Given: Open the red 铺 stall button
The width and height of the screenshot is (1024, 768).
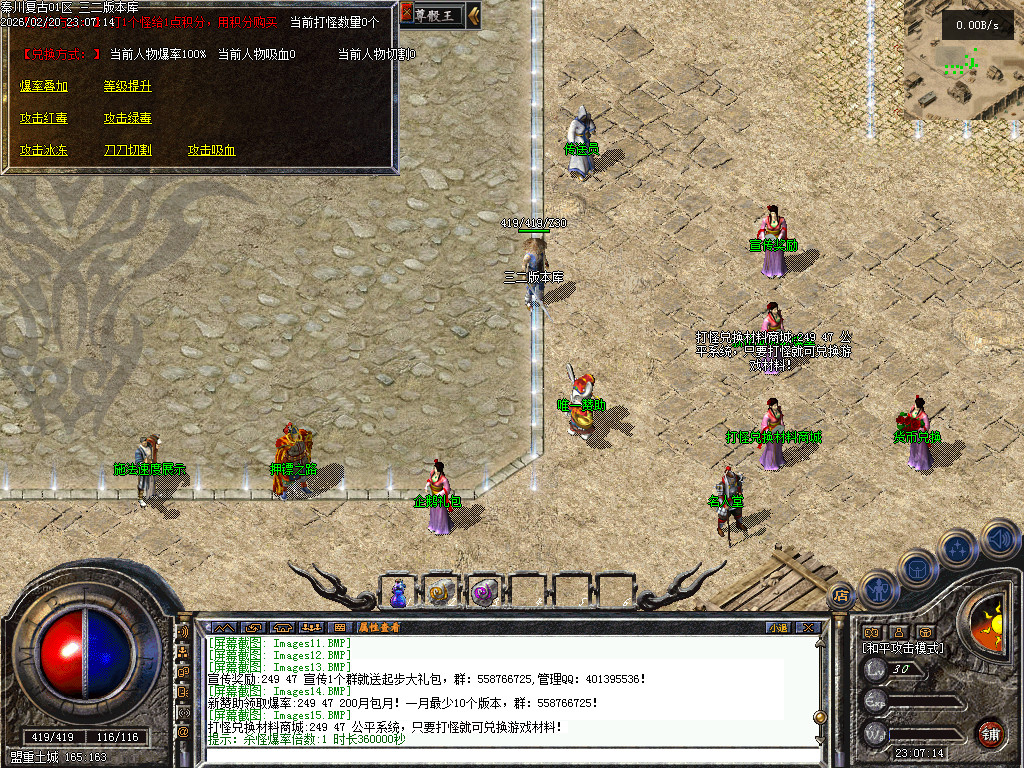Looking at the screenshot, I should 991,733.
